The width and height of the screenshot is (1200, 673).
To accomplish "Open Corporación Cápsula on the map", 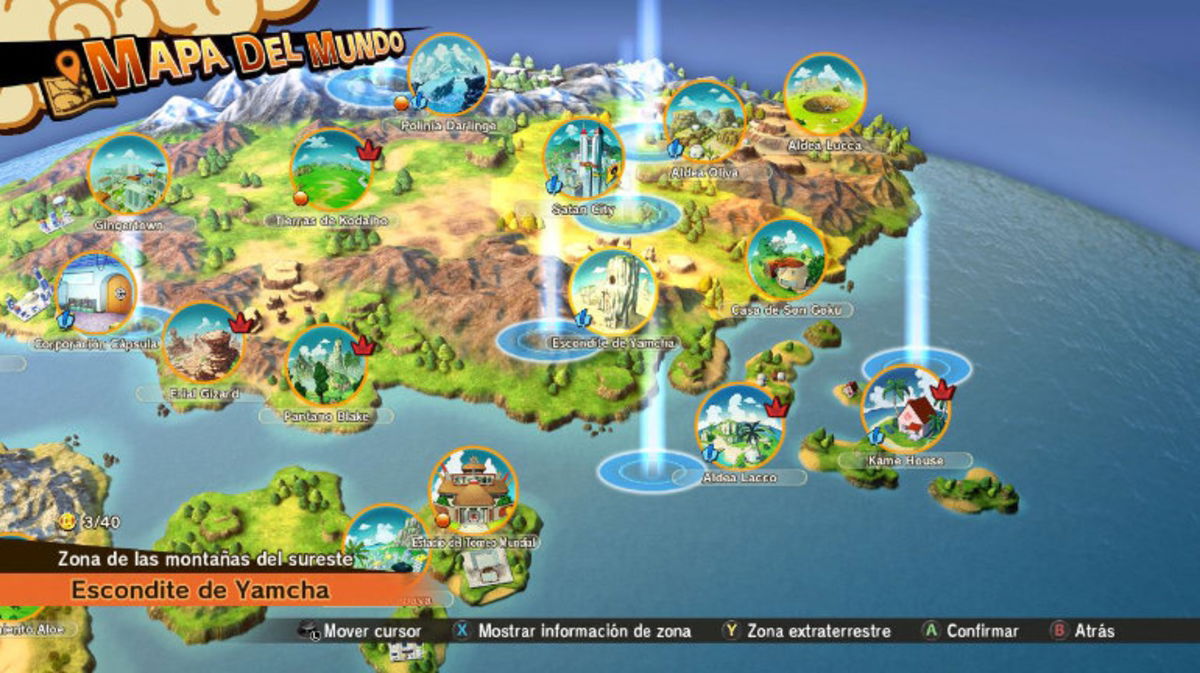I will pos(96,294).
